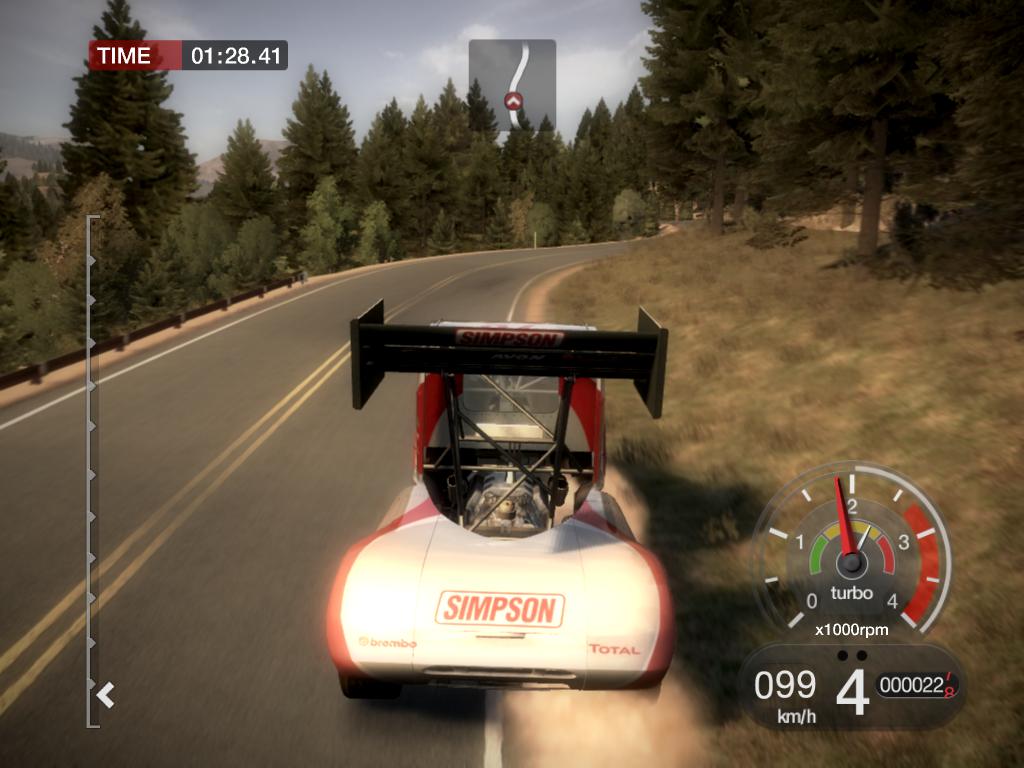Viewport: 1024px width, 768px height.
Task: Click the white arrow on the stage progress bar
Action: pos(105,694)
